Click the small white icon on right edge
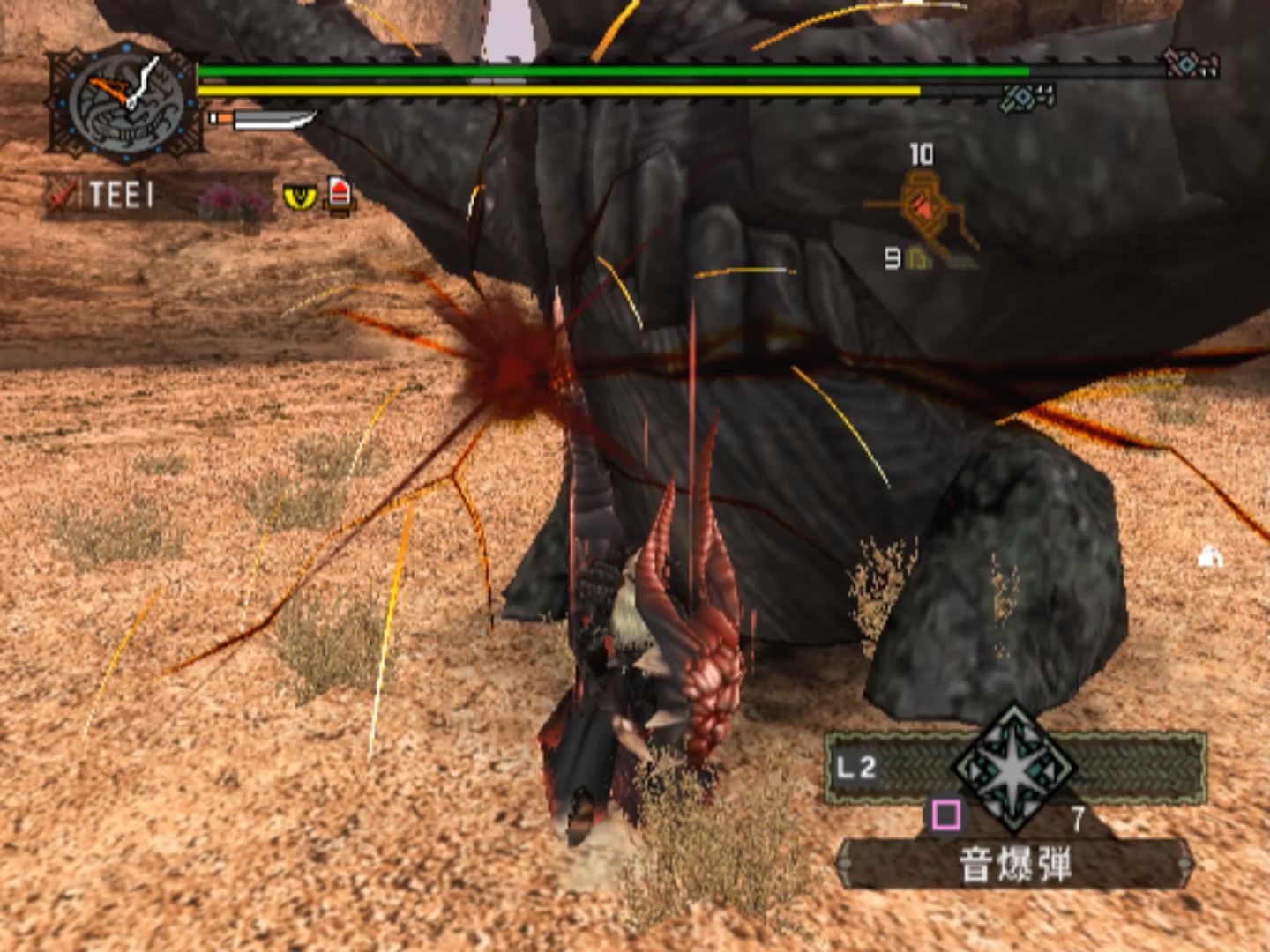Screen dimensions: 1270x952 [x=1210, y=556]
